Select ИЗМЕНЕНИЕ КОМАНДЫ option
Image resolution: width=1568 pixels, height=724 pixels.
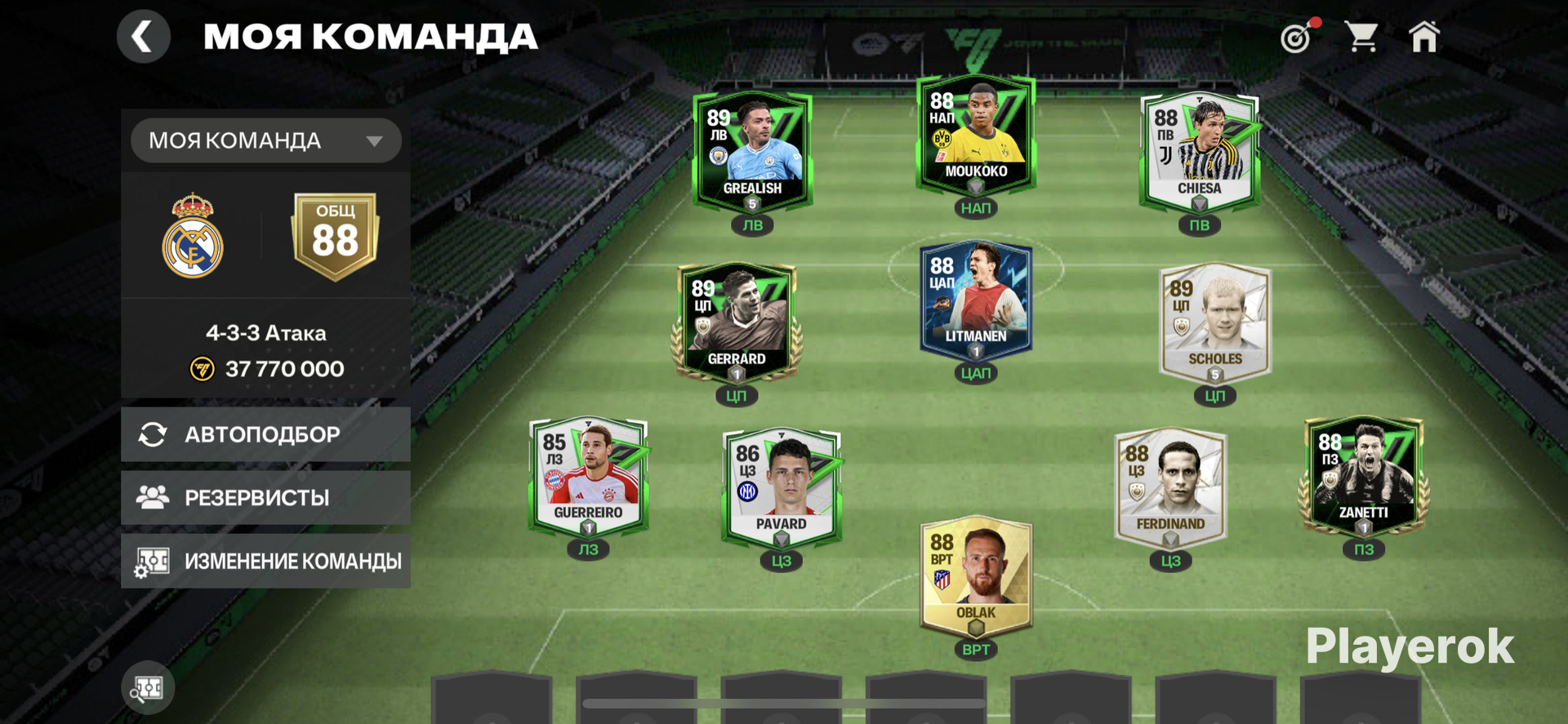pyautogui.click(x=265, y=561)
